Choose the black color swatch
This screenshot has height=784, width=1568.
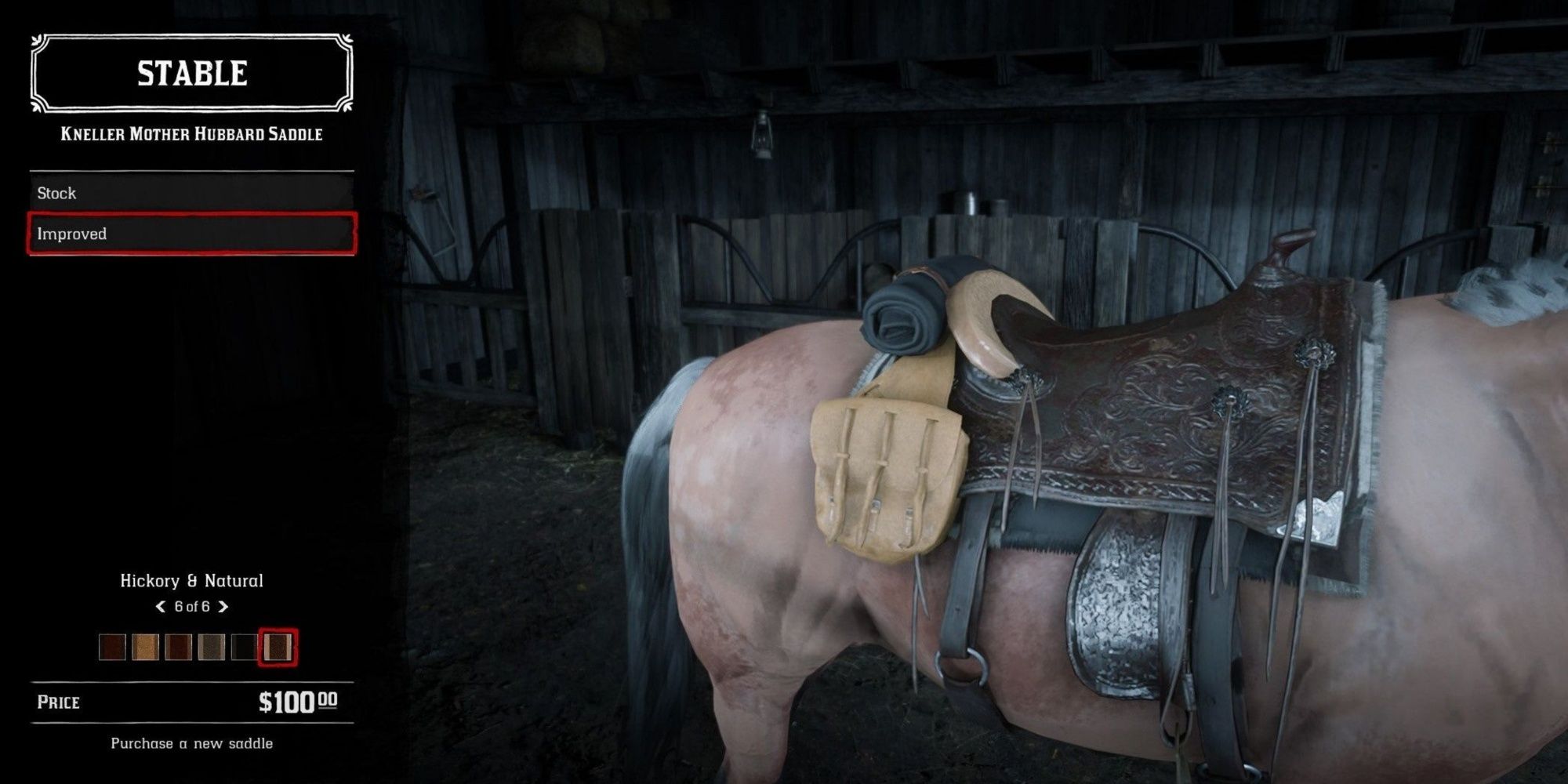point(245,647)
